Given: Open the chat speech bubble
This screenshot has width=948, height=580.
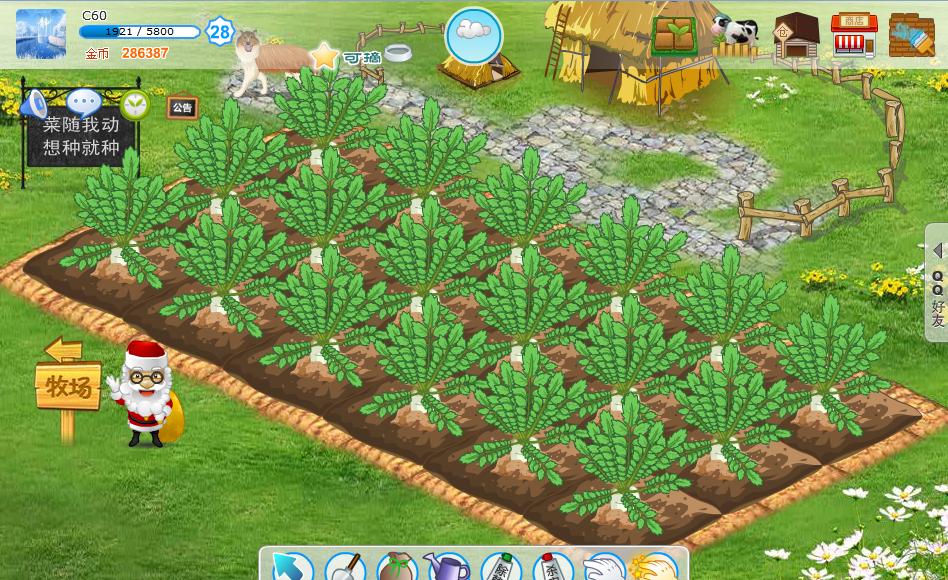Looking at the screenshot, I should [x=84, y=102].
